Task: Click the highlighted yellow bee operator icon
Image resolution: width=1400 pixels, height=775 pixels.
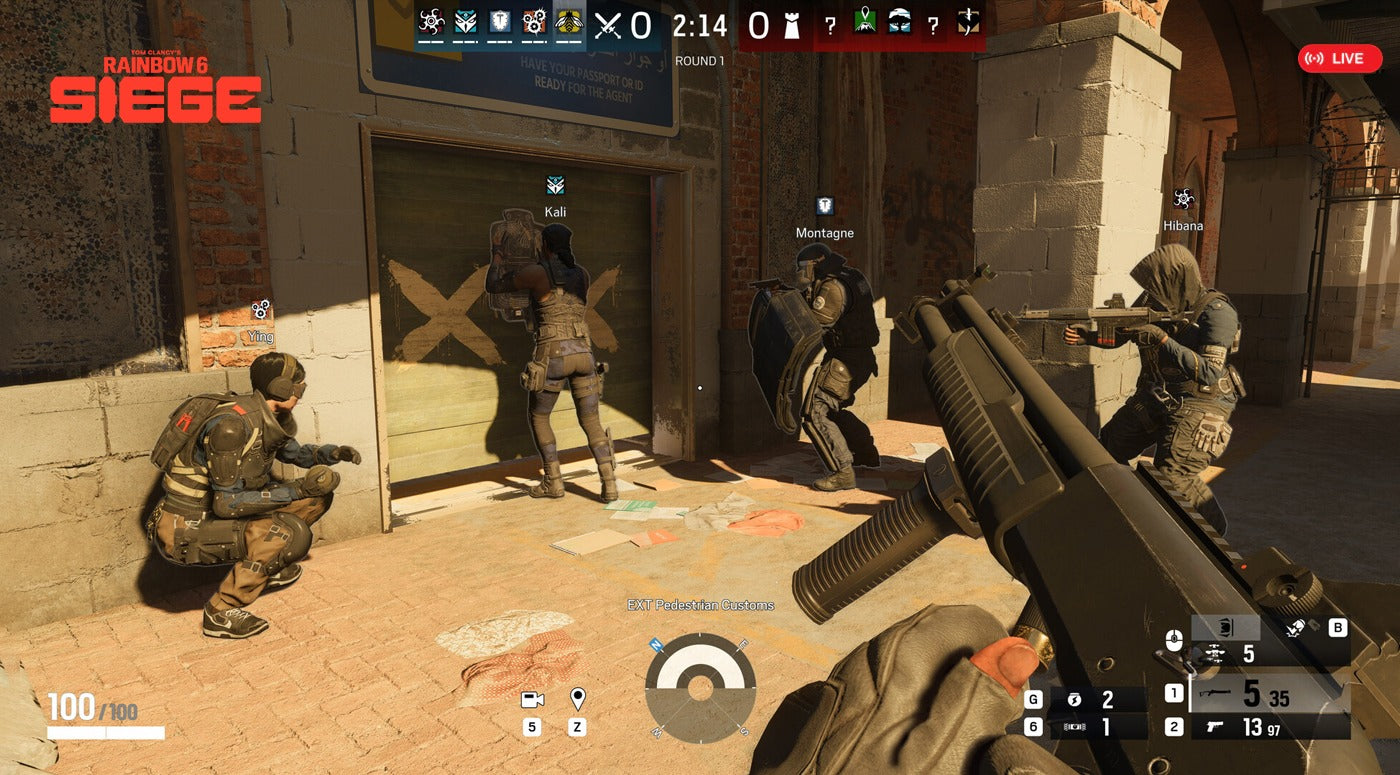Action: [x=568, y=22]
